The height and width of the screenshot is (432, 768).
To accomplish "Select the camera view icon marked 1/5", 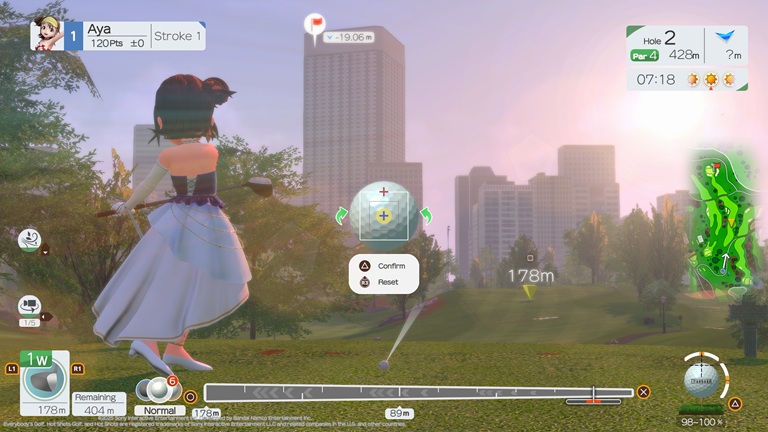I will click(x=29, y=308).
